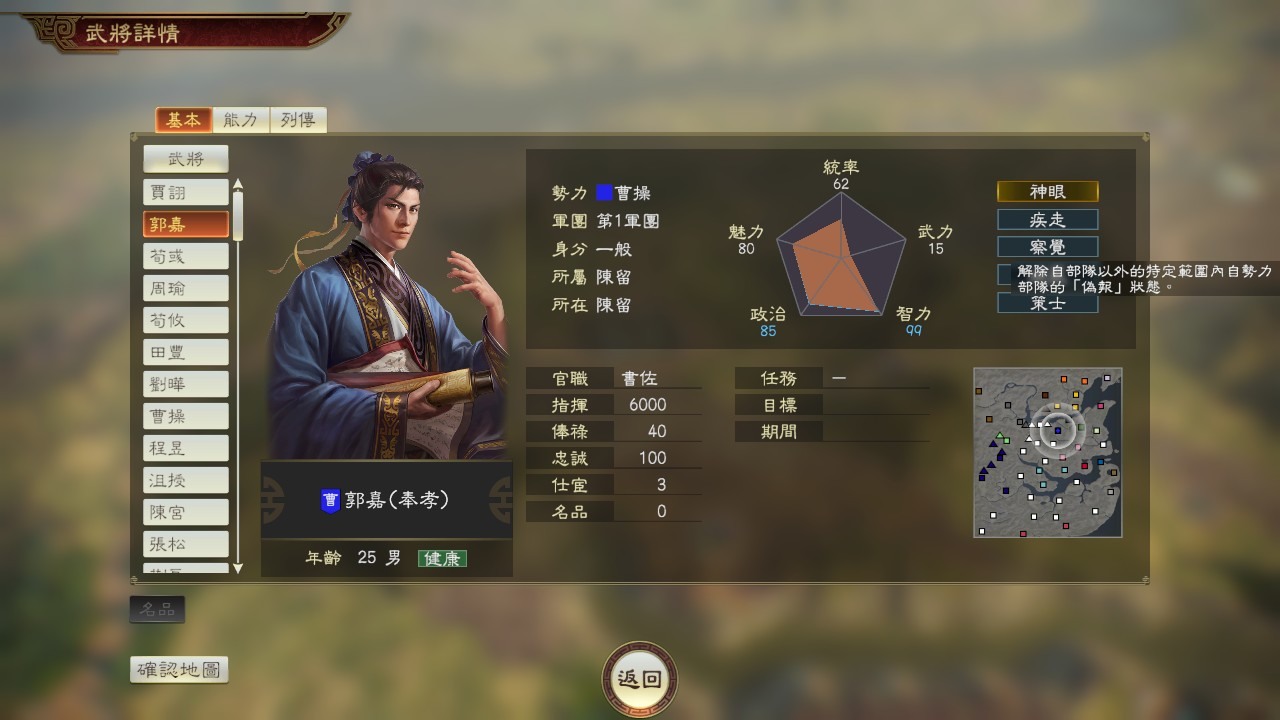Select 陳宮 in the officer list

(x=185, y=511)
